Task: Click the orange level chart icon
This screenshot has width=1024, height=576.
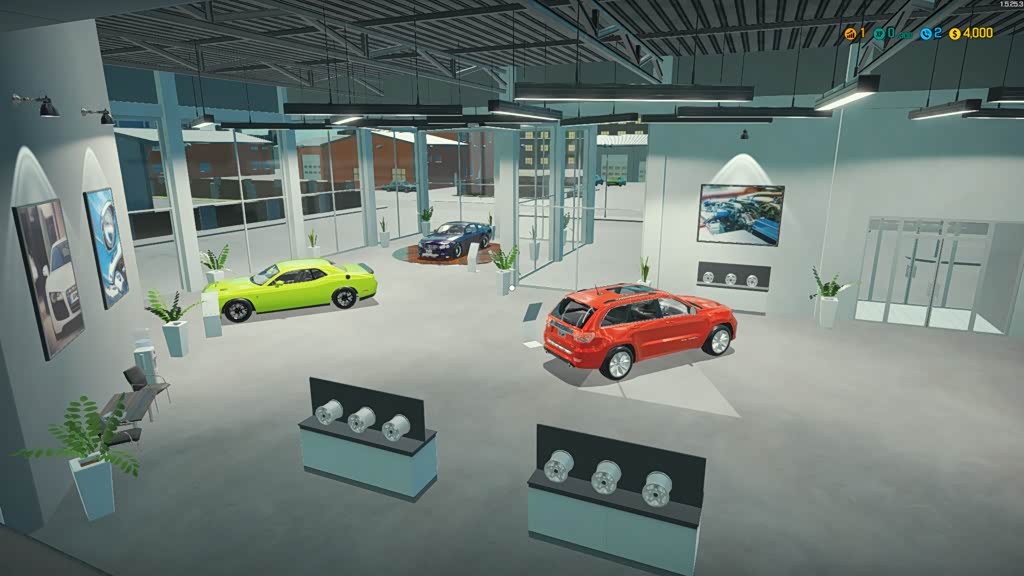Action: pos(851,33)
